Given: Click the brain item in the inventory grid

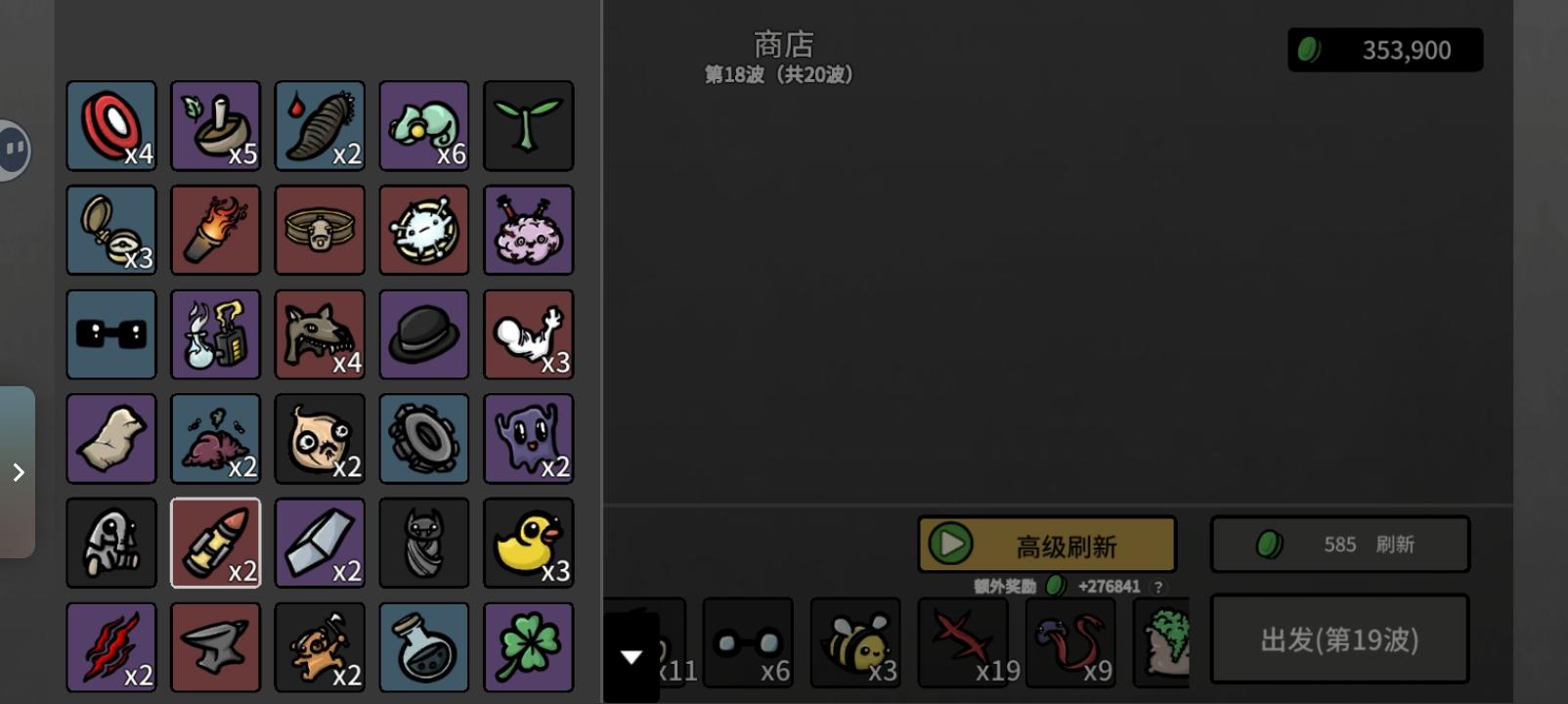Looking at the screenshot, I should (x=528, y=230).
